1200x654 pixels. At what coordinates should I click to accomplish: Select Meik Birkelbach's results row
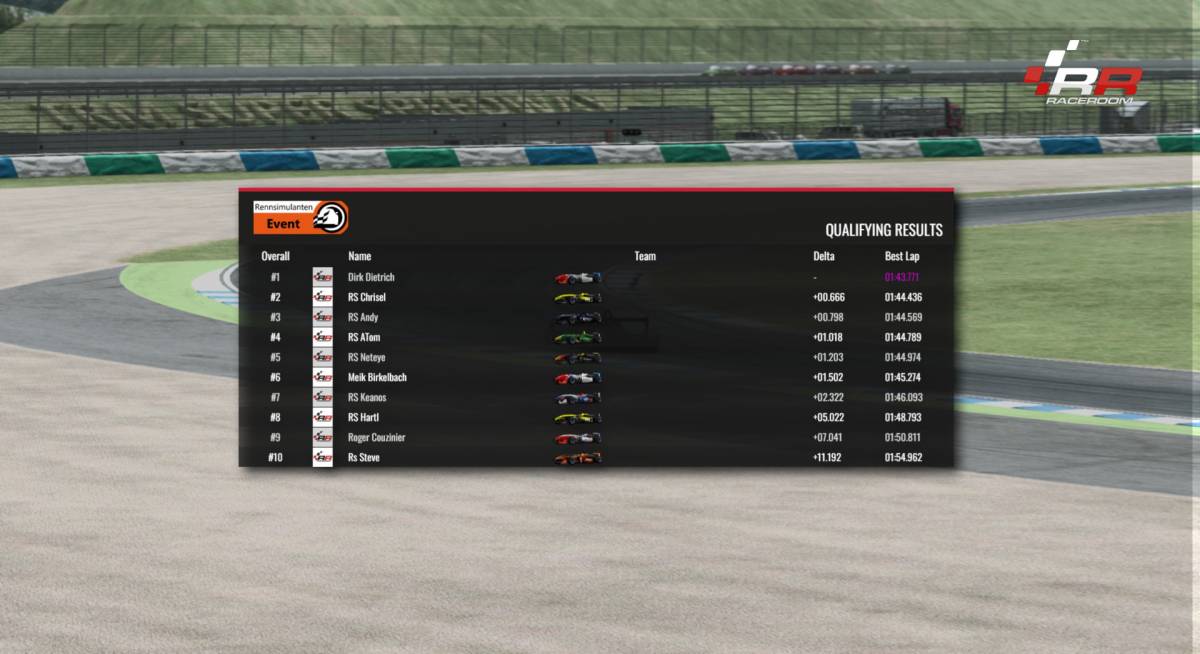[x=377, y=377]
